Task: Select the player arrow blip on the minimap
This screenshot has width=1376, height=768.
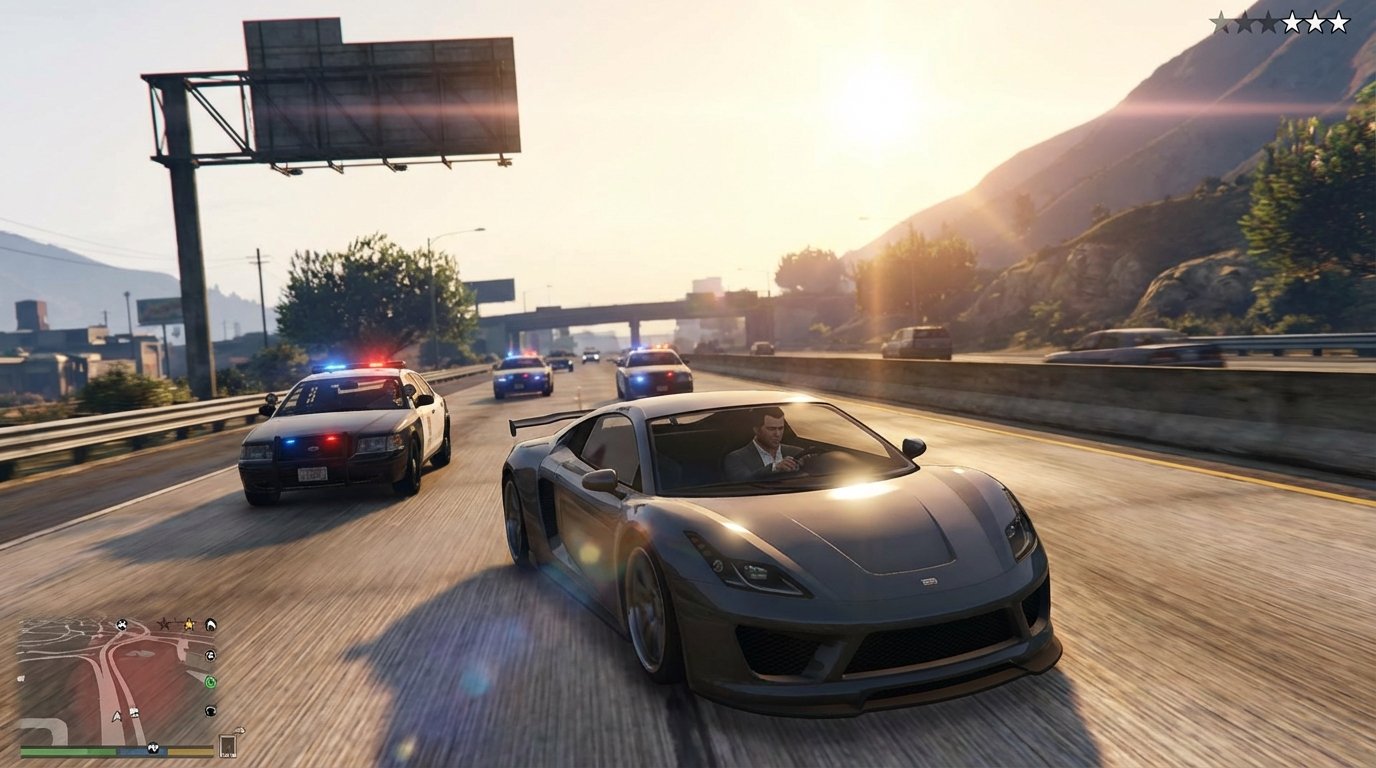Action: click(x=117, y=716)
